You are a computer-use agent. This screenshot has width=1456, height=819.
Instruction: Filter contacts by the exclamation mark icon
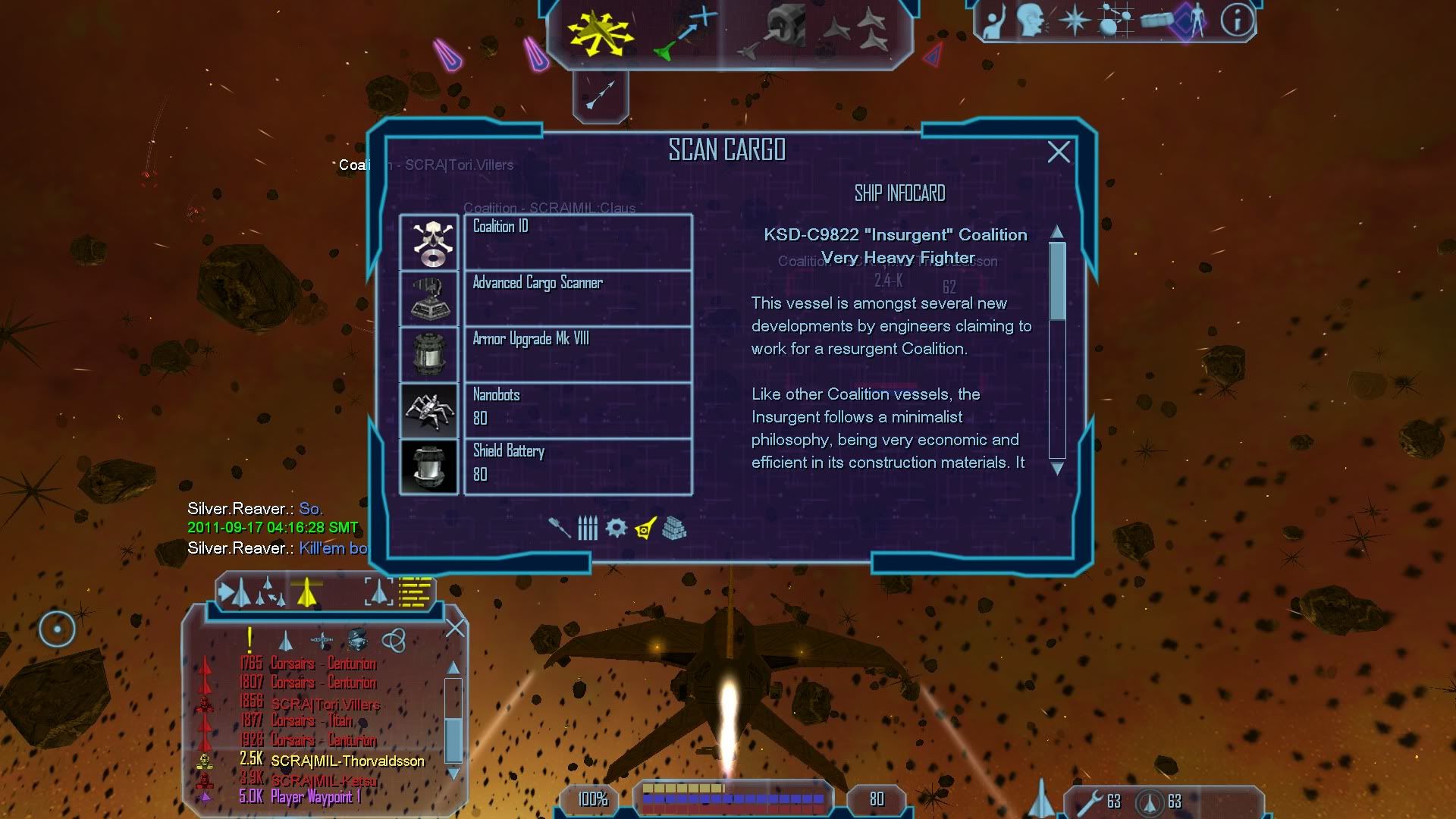point(249,641)
